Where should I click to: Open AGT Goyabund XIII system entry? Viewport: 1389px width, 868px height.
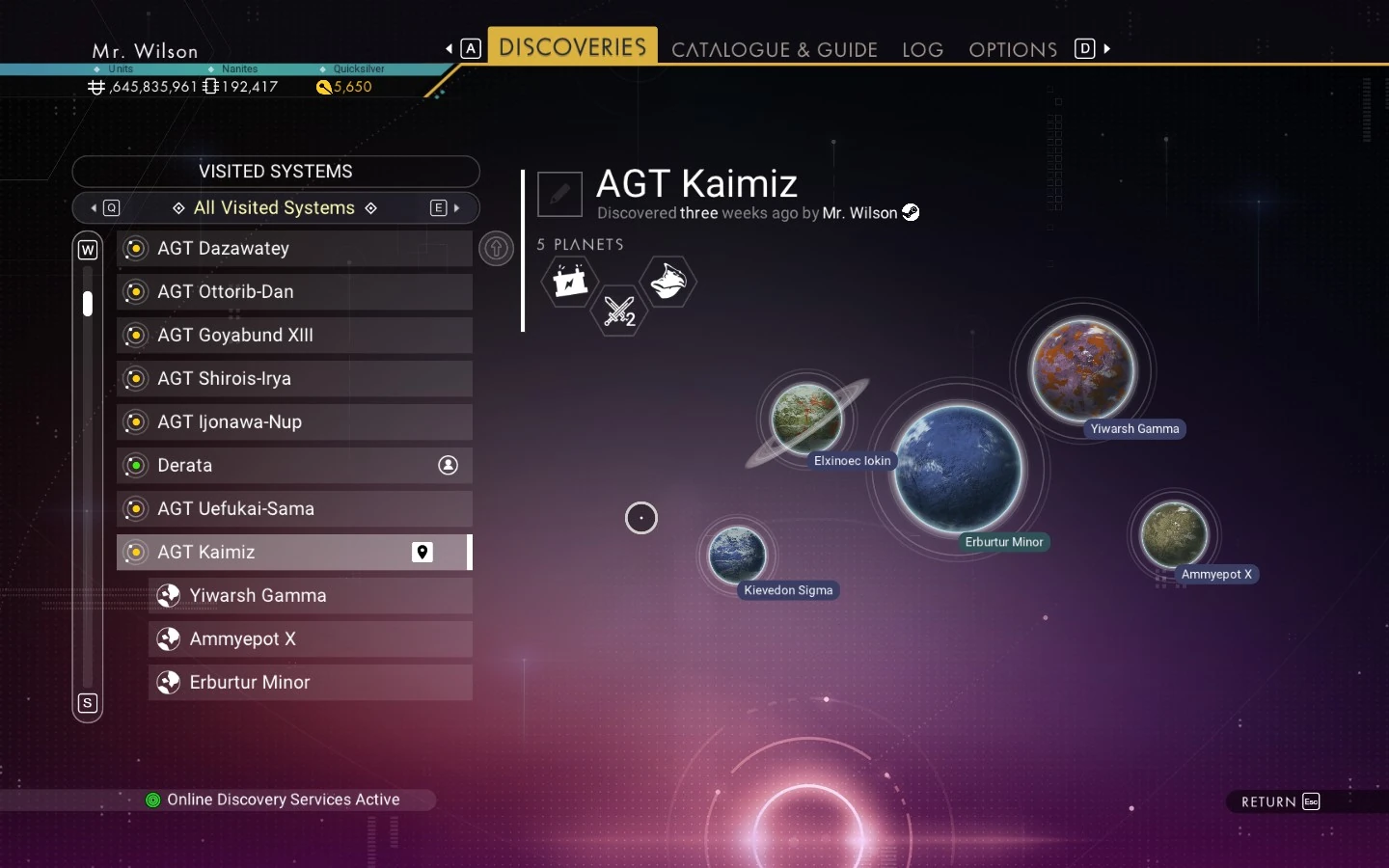point(294,336)
